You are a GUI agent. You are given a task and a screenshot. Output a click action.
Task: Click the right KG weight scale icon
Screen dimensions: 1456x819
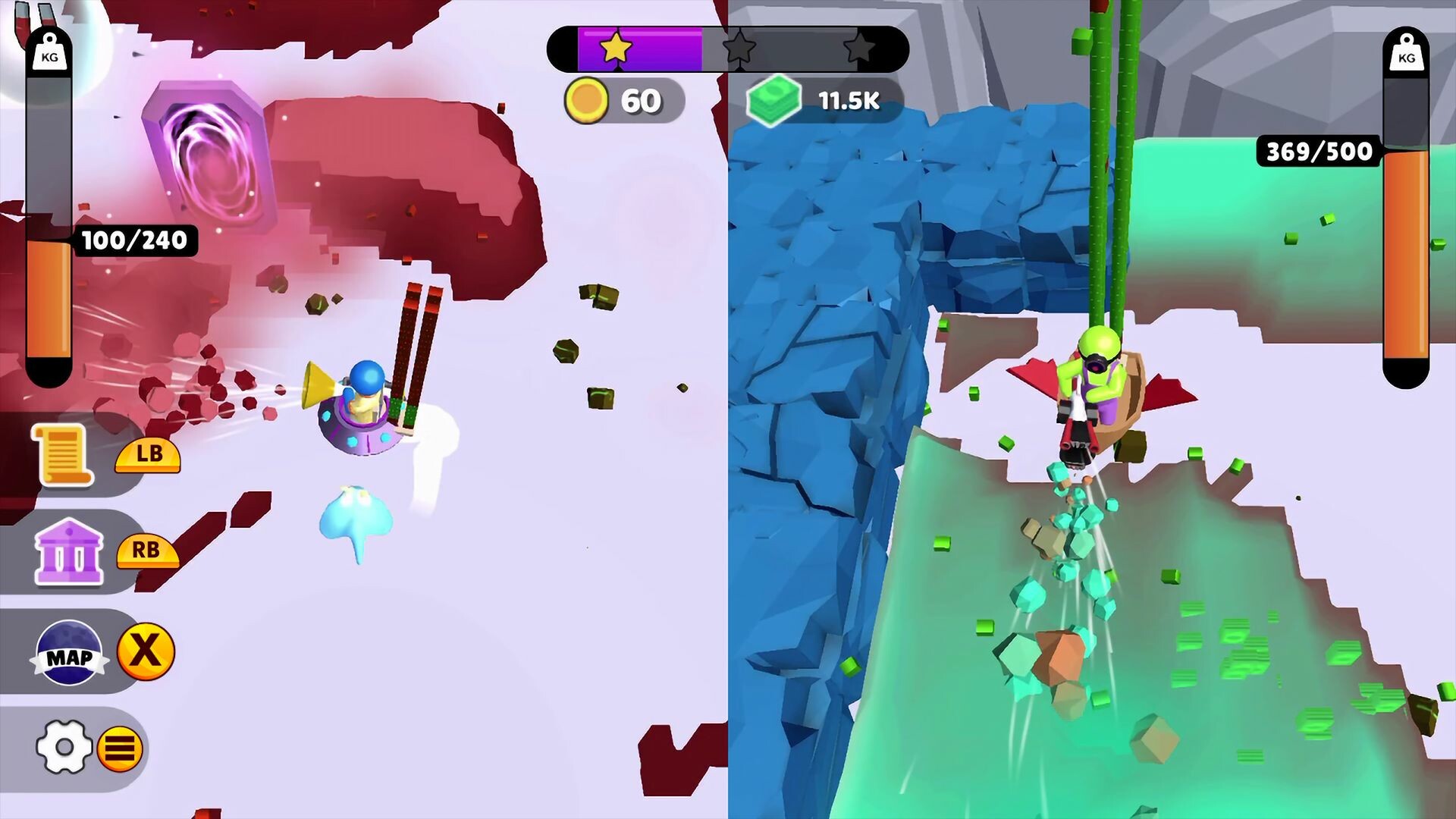(1408, 53)
